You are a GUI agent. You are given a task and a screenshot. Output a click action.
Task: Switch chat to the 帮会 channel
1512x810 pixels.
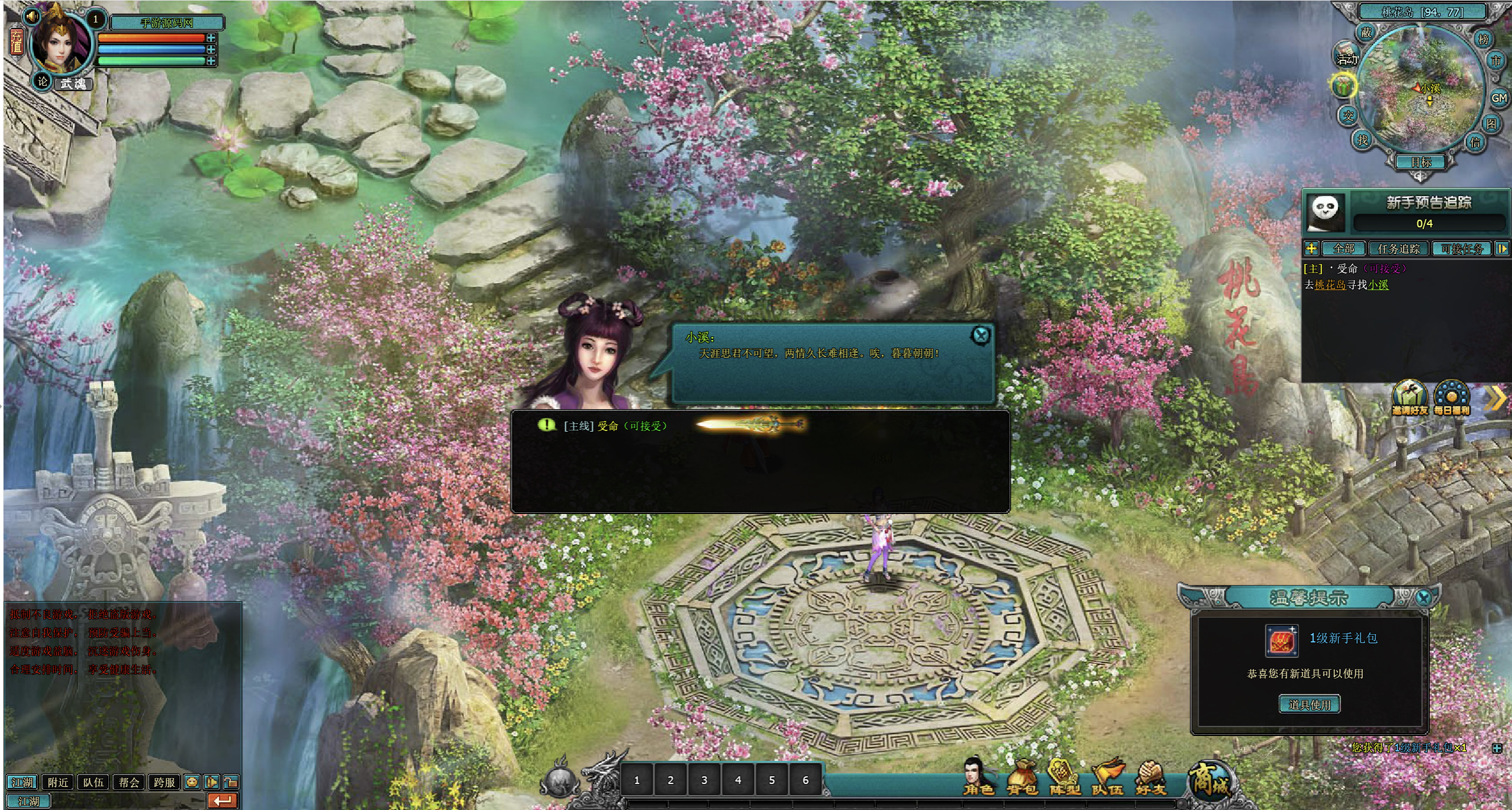(129, 782)
